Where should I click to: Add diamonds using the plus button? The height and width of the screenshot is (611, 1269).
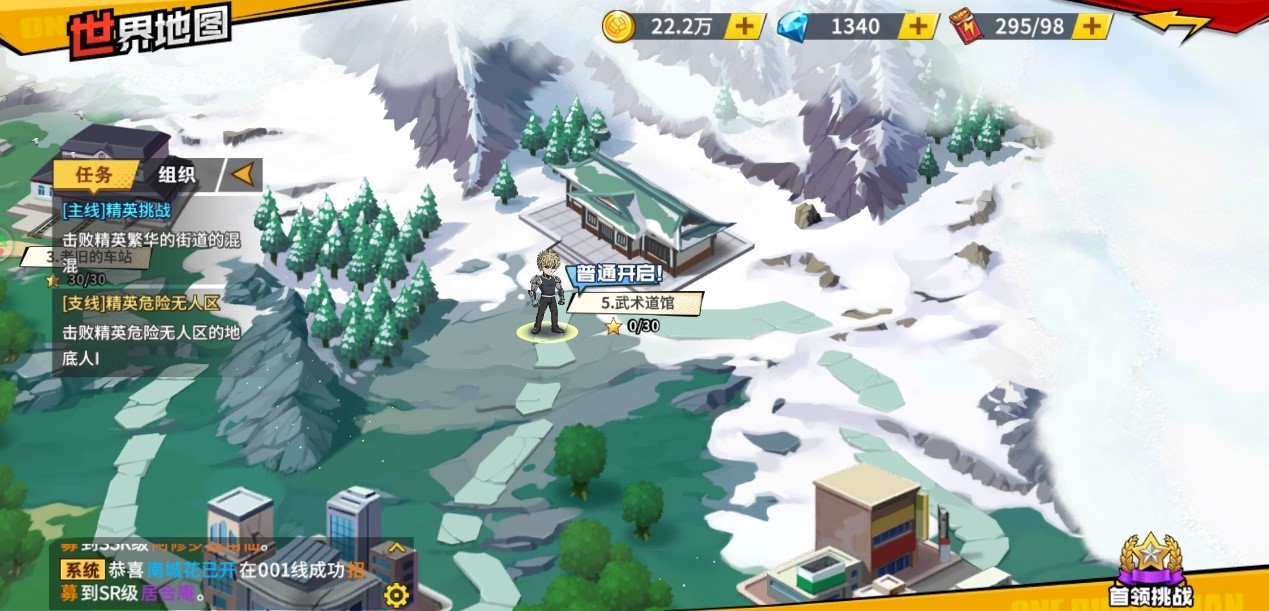pos(918,26)
